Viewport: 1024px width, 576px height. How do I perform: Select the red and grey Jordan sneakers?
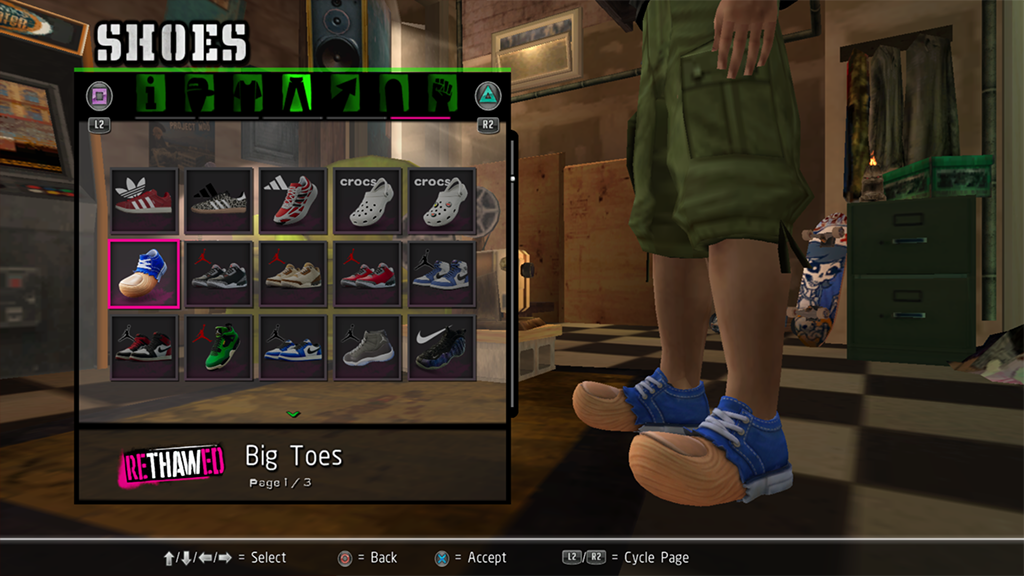368,274
